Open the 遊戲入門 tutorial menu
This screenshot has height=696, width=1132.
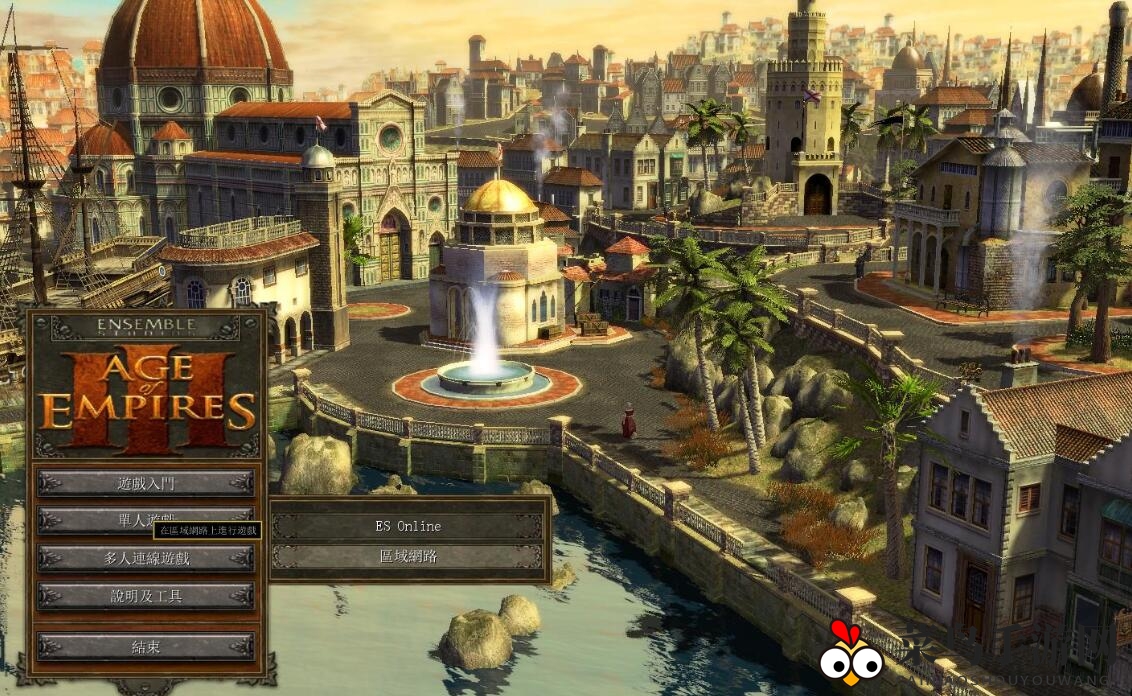[146, 483]
